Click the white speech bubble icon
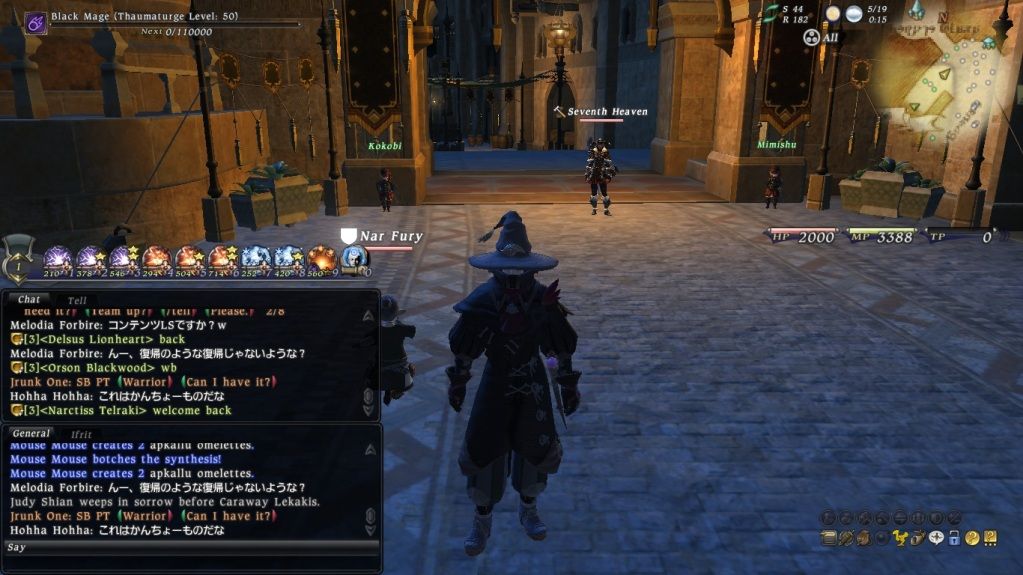Image resolution: width=1023 pixels, height=575 pixels. (x=934, y=538)
